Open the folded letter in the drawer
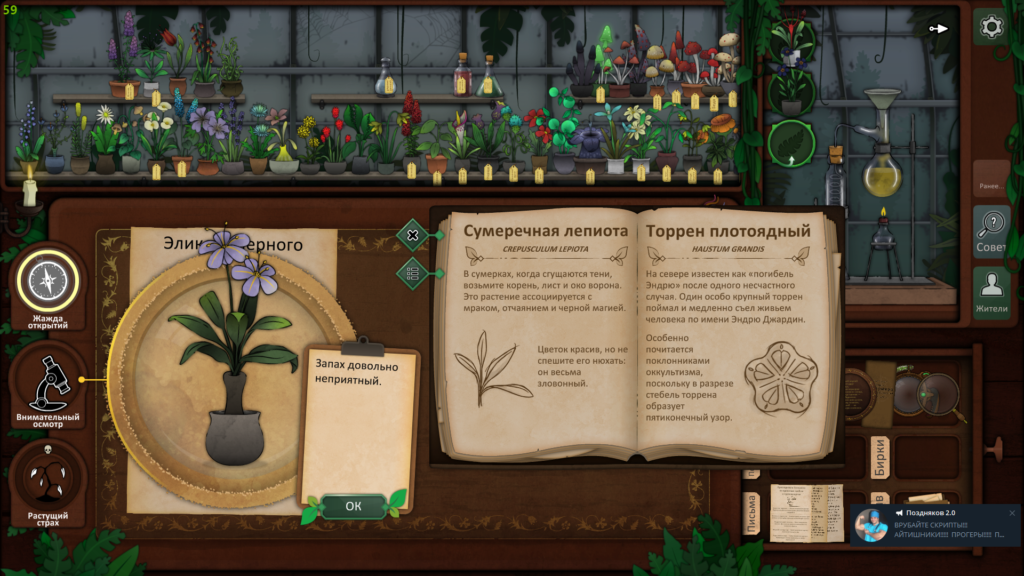The height and width of the screenshot is (576, 1024). 806,510
